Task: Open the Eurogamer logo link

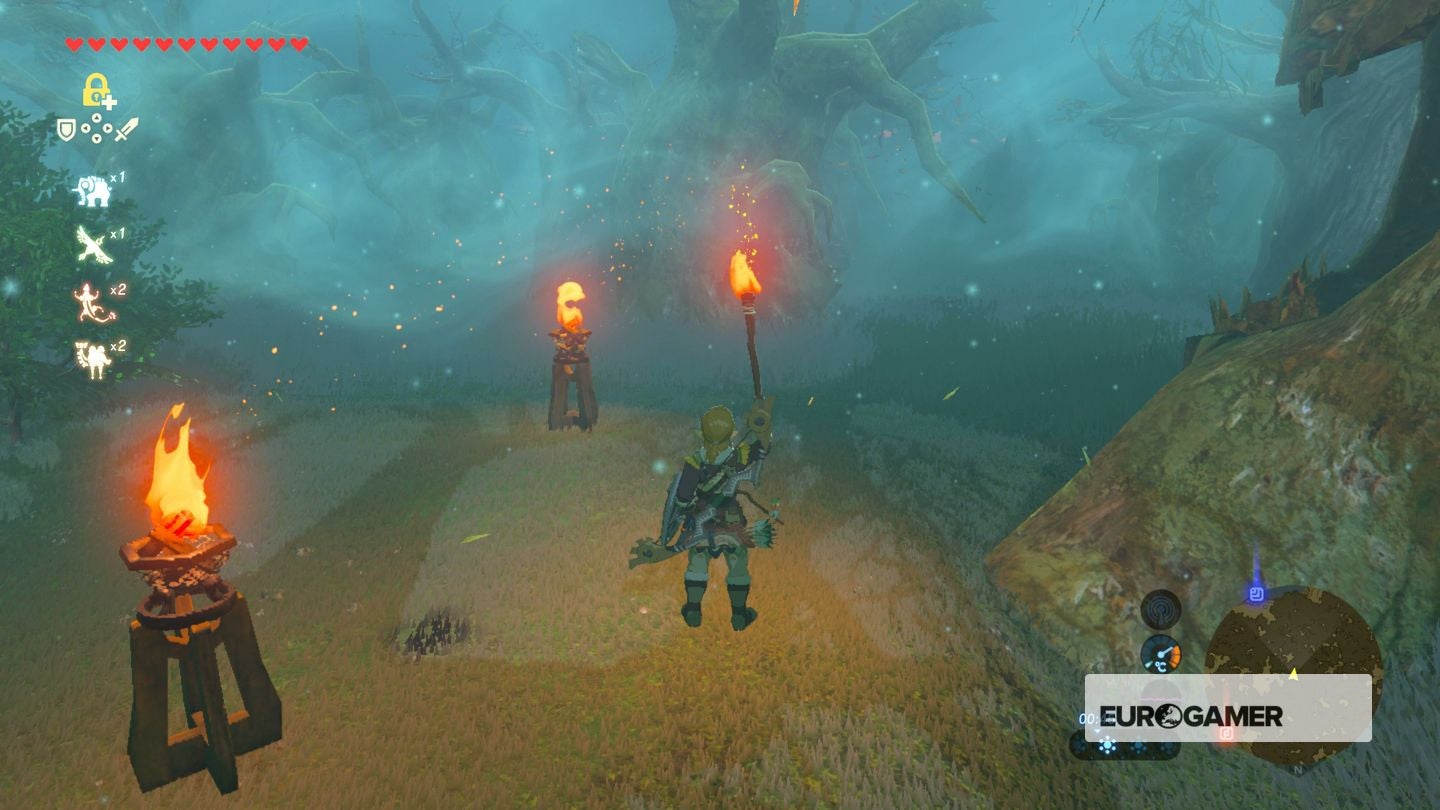Action: 1192,716
